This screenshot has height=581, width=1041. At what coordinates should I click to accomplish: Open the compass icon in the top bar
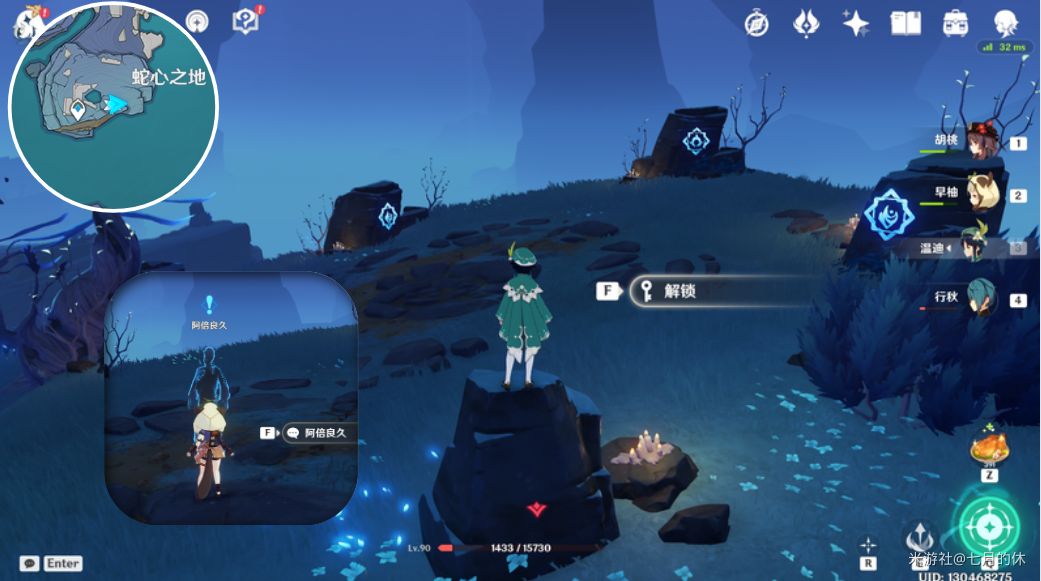click(x=757, y=24)
